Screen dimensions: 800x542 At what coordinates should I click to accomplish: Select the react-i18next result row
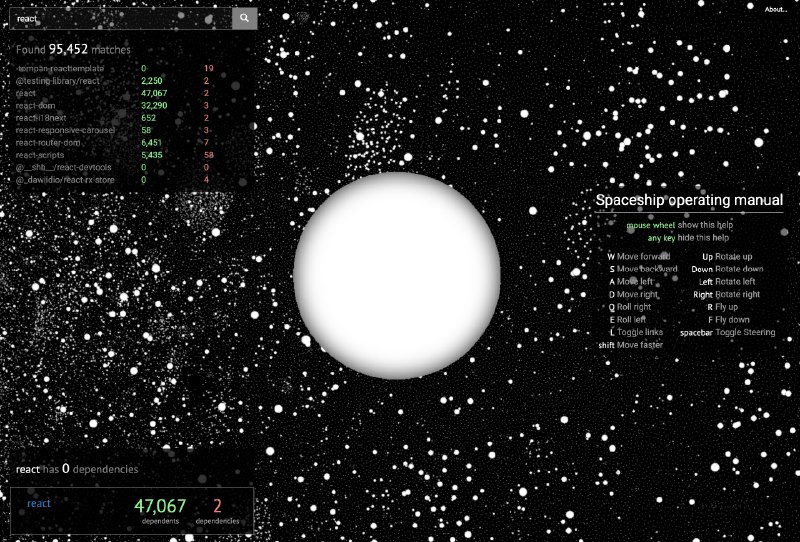pyautogui.click(x=43, y=117)
